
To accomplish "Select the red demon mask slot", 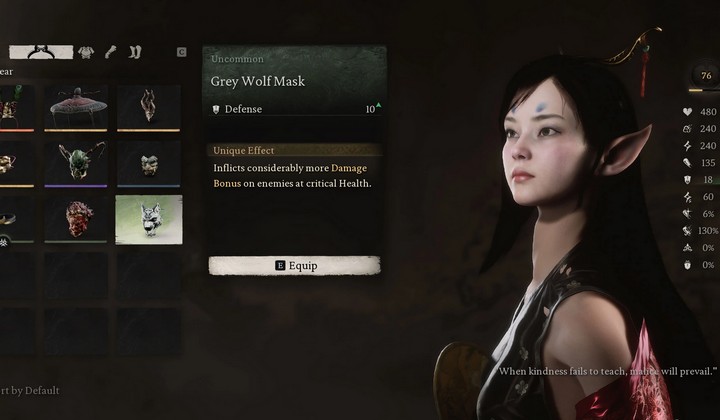I will tap(76, 219).
